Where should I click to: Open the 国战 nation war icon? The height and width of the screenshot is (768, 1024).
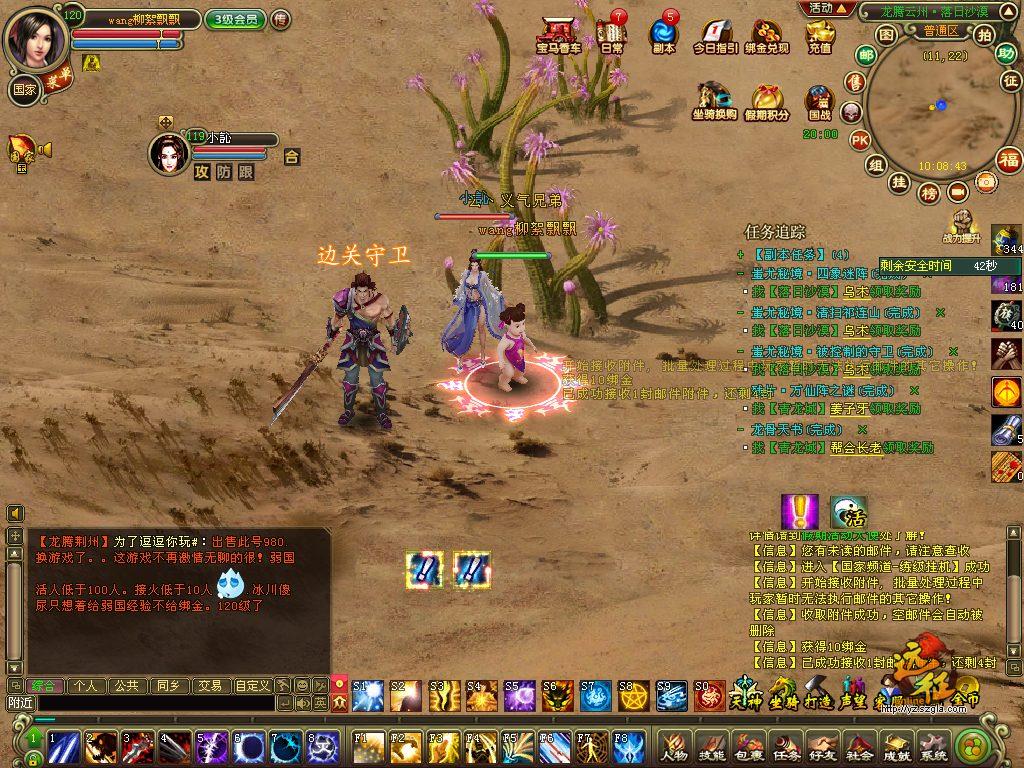pyautogui.click(x=820, y=101)
